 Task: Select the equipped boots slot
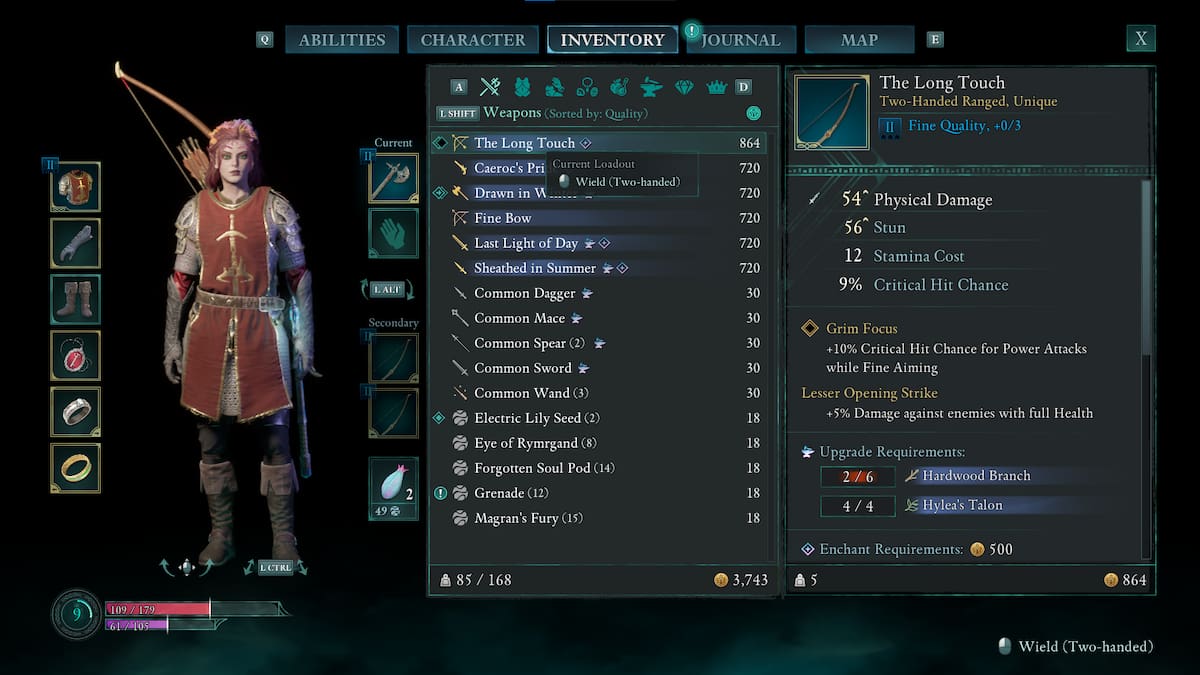76,300
